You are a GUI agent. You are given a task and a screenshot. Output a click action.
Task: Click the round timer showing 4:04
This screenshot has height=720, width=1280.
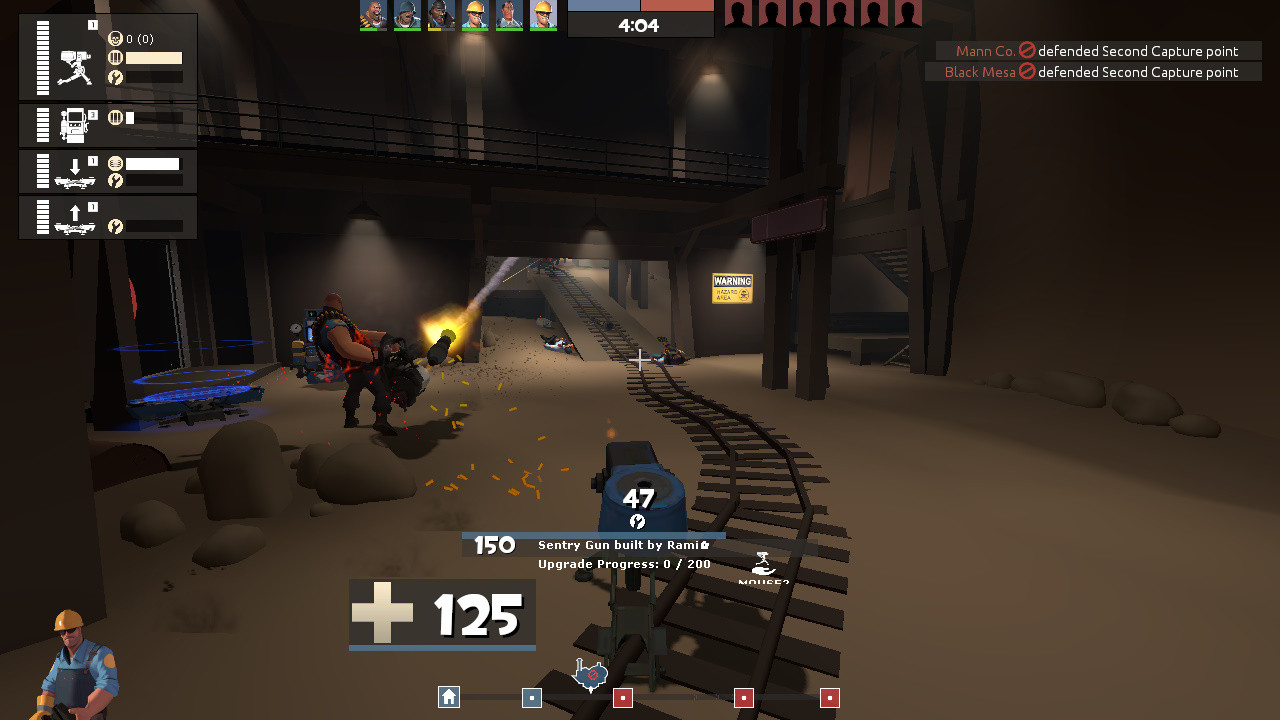point(640,25)
